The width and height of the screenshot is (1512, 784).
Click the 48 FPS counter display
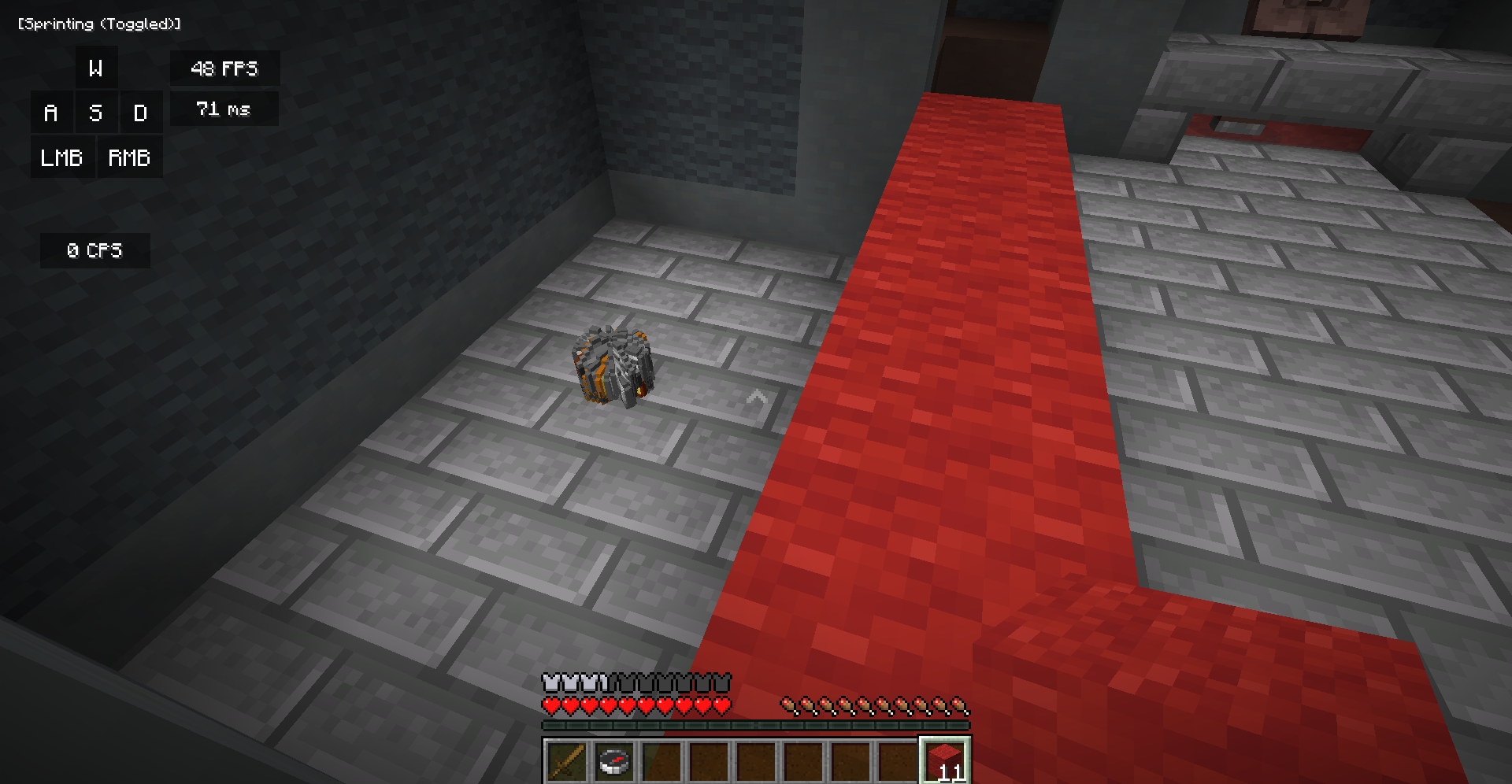(224, 68)
